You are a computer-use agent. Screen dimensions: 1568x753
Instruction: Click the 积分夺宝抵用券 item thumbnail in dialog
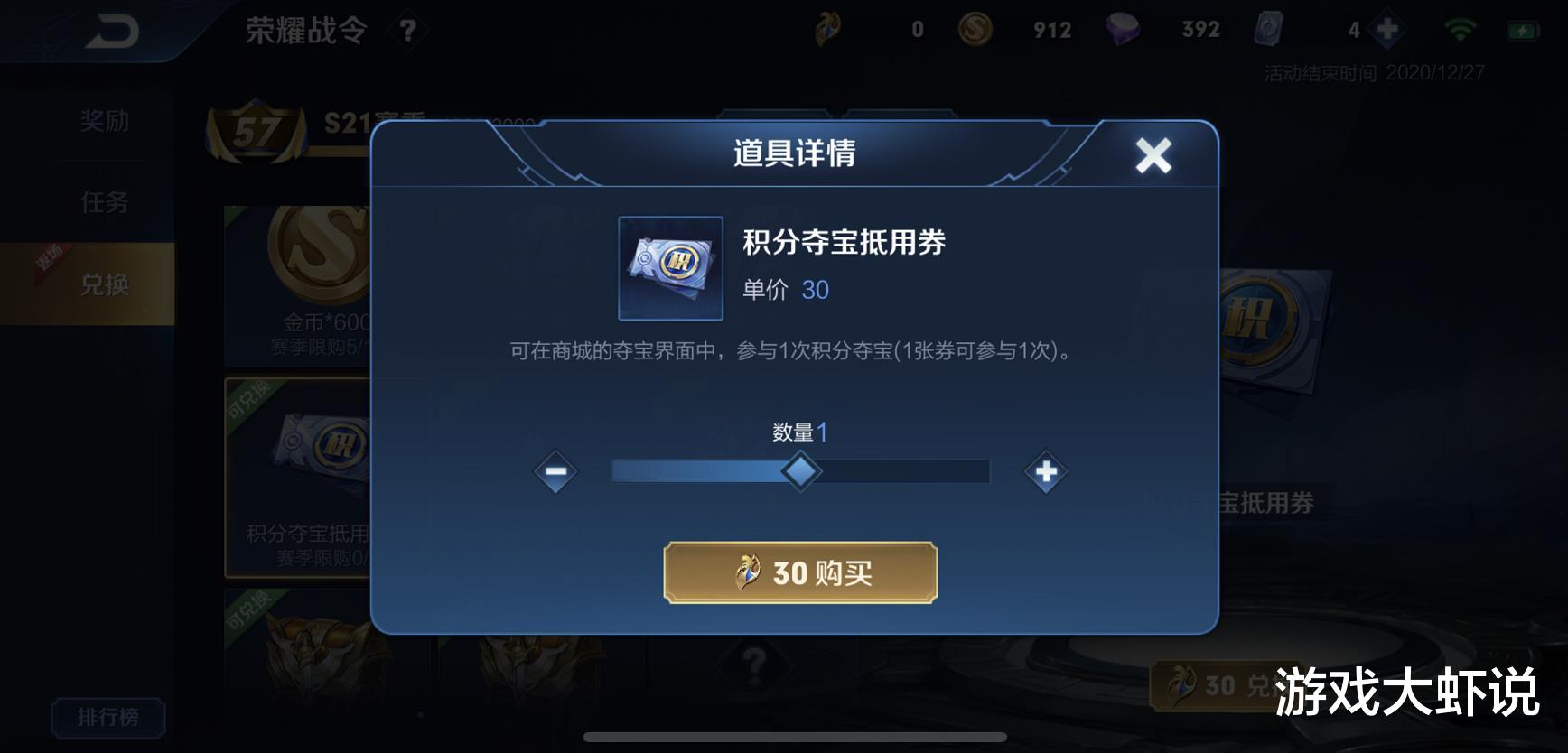669,268
